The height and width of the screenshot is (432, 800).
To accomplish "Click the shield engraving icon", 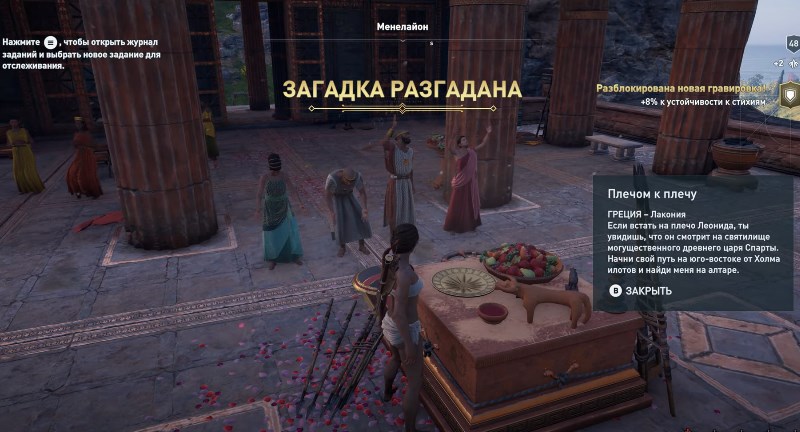I will pyautogui.click(x=789, y=95).
